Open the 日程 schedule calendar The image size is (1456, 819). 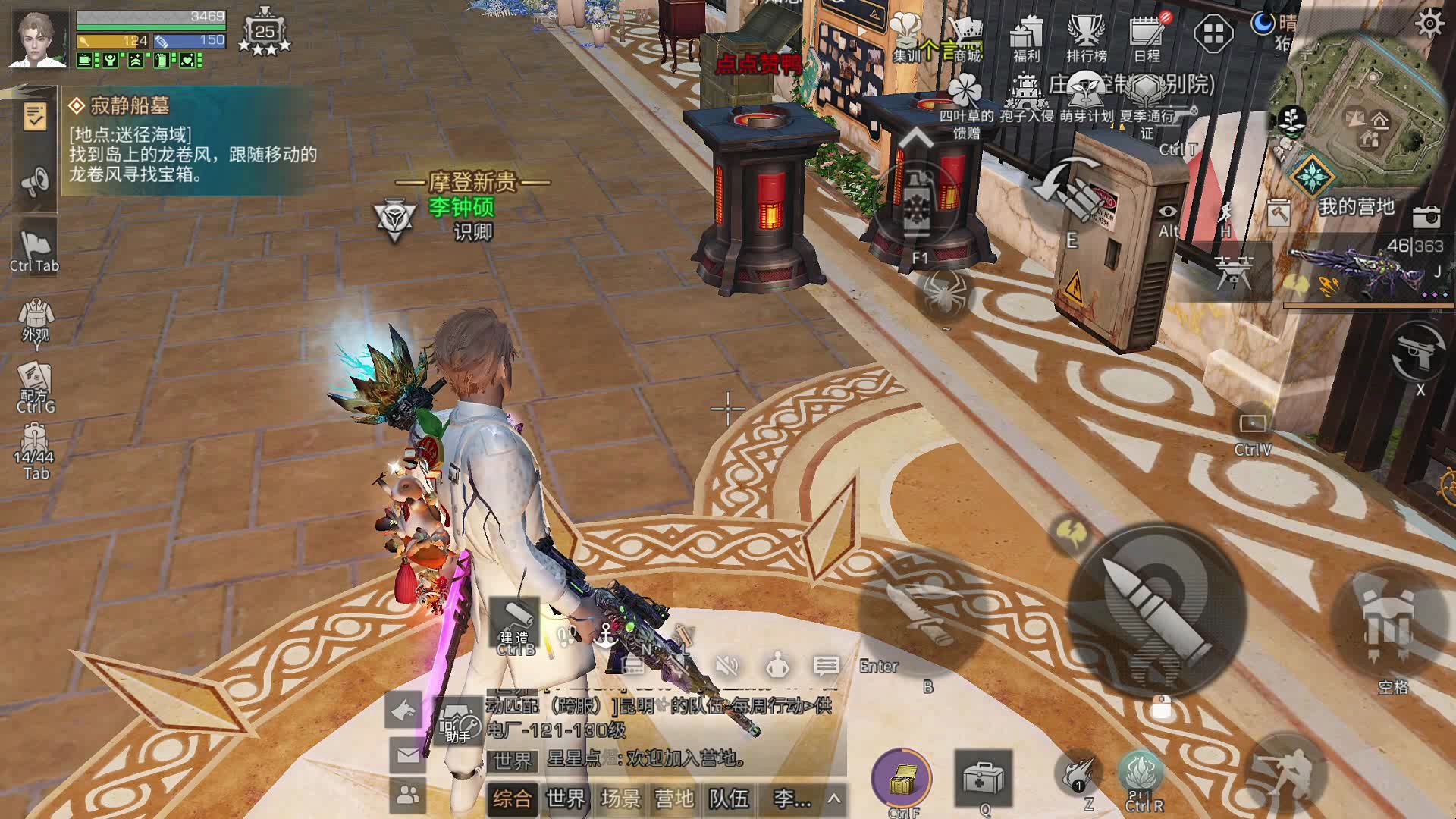click(1147, 39)
